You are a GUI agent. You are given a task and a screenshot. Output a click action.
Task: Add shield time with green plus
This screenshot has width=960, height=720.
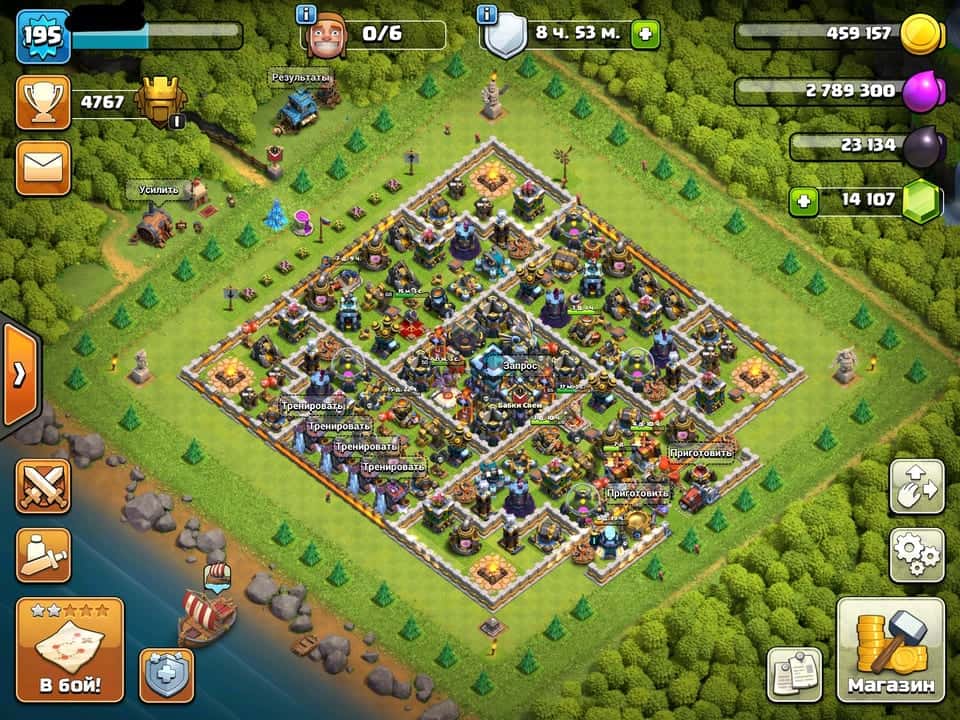(645, 34)
